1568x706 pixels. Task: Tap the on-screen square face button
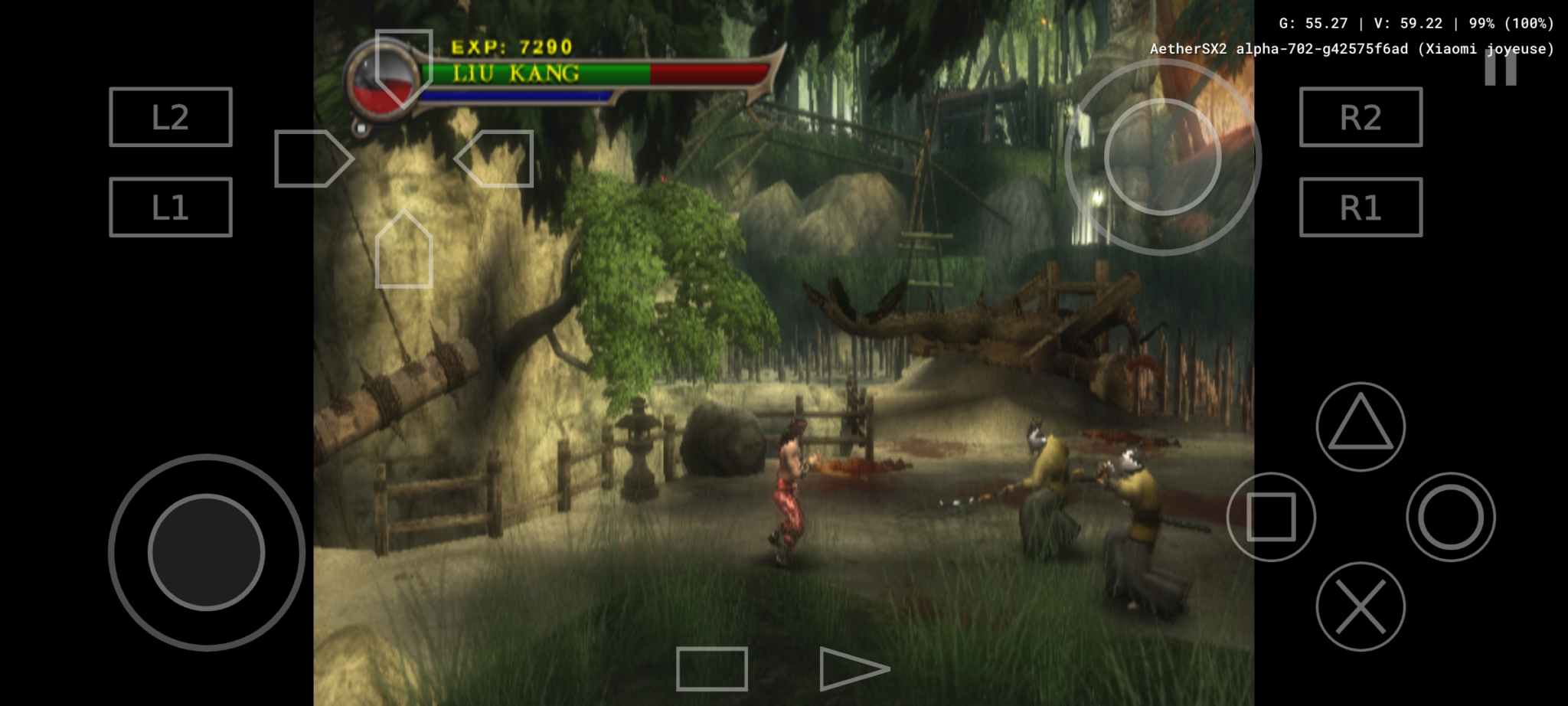[1271, 517]
